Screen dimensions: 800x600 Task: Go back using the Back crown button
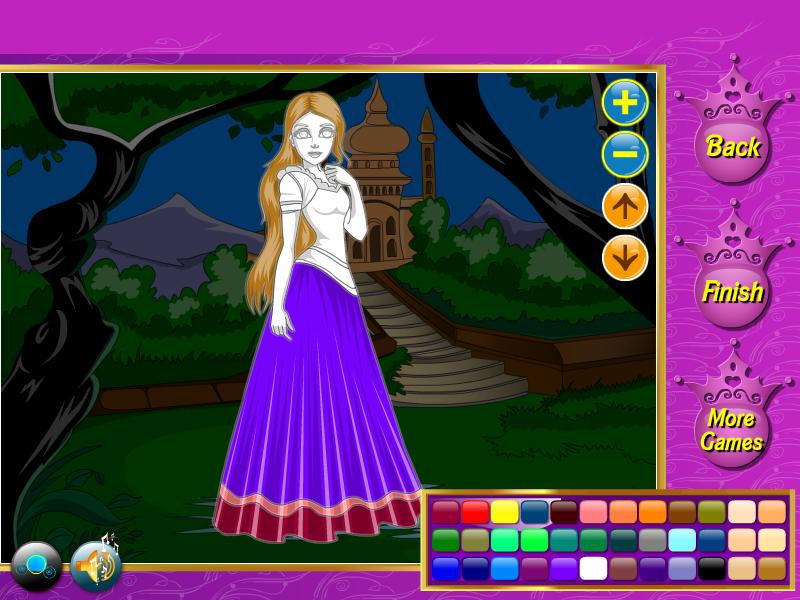point(733,146)
